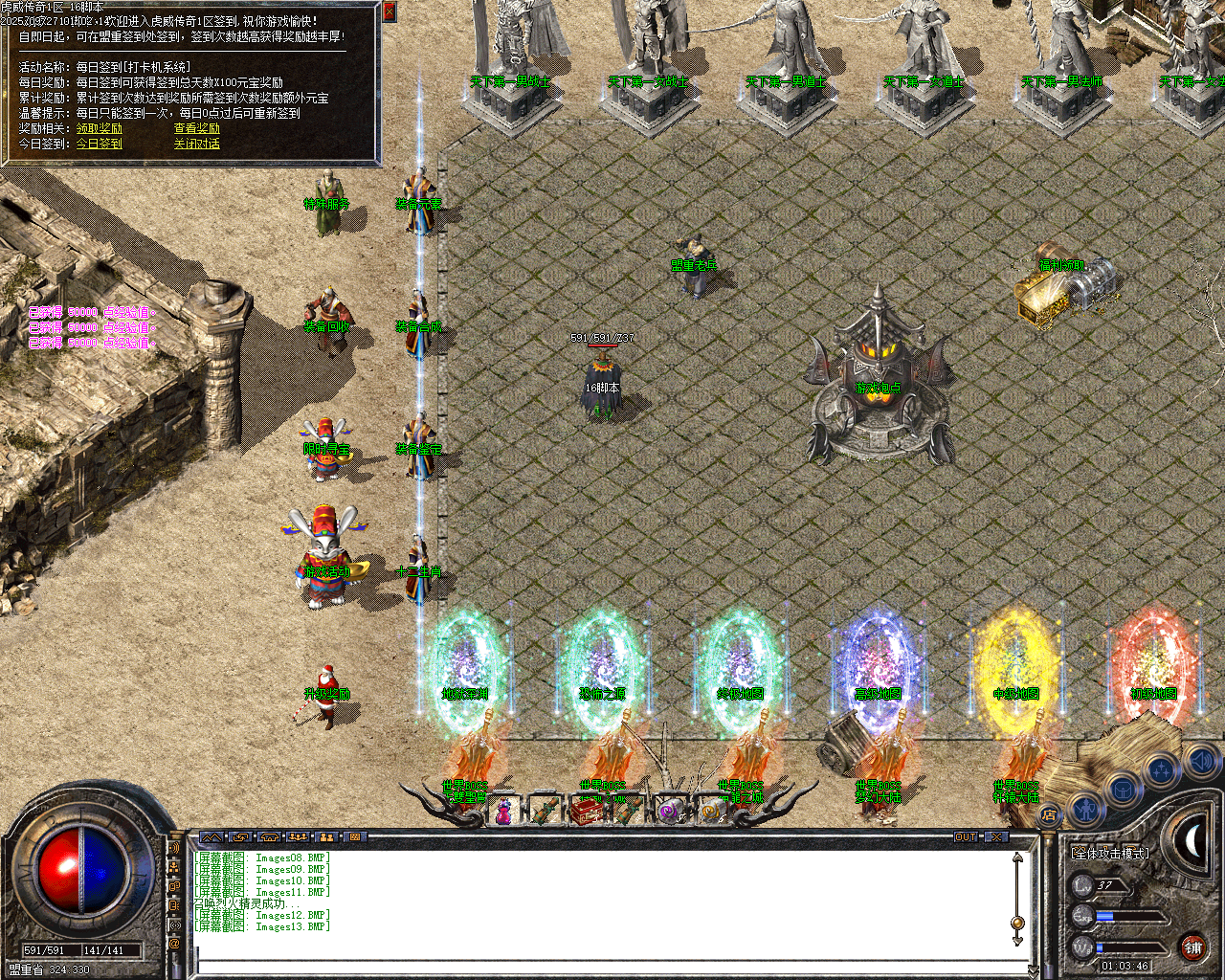Click the red 铺 personal stall icon

pyautogui.click(x=1193, y=947)
